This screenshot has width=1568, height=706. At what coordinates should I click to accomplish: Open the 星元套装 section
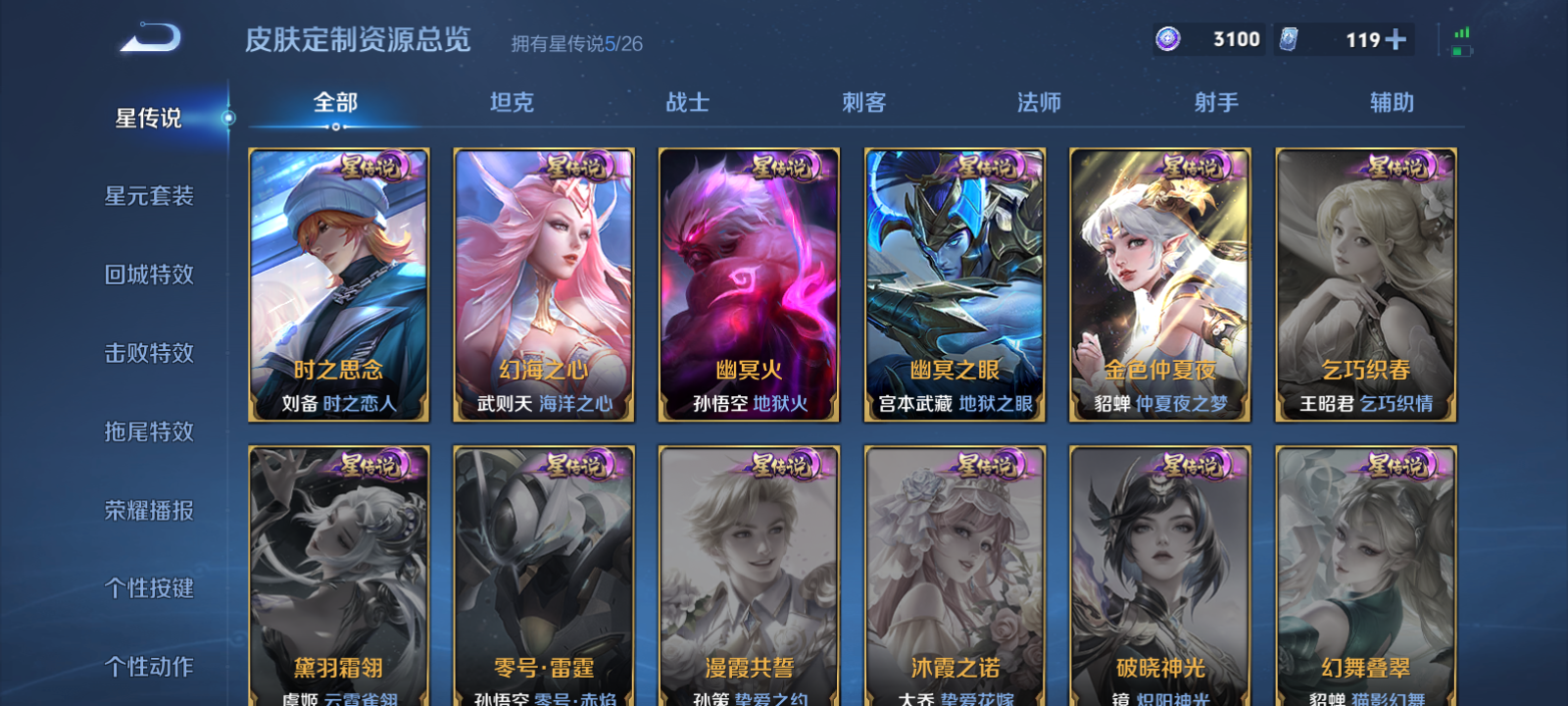coord(147,196)
